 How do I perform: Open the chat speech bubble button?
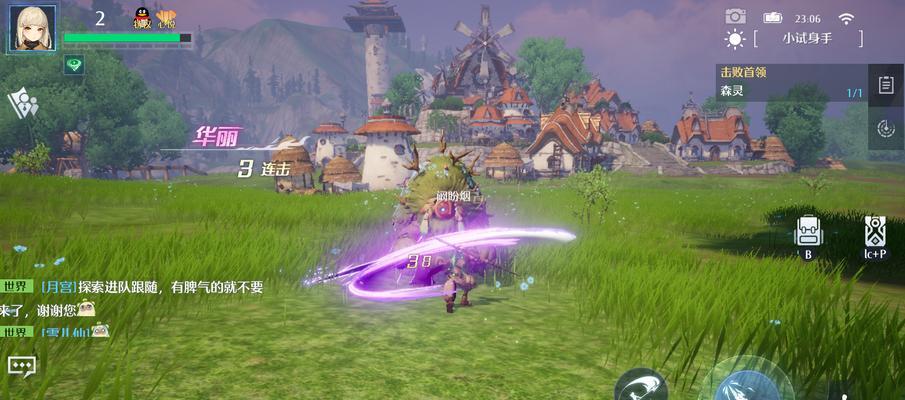[22, 367]
